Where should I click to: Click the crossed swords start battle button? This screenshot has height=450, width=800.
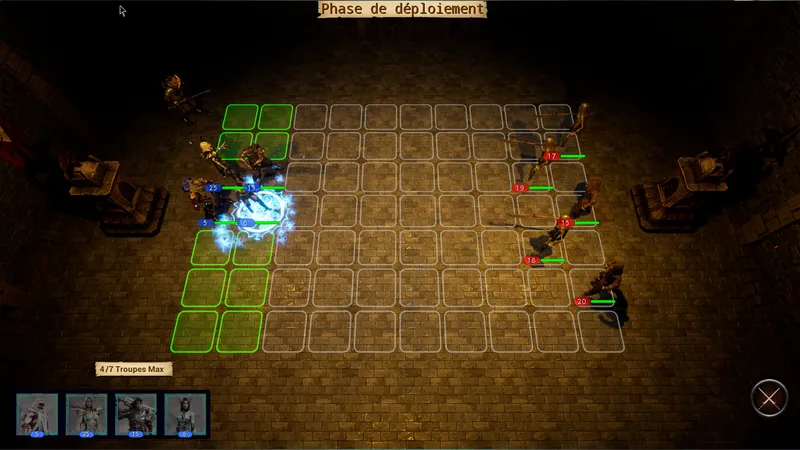coord(769,397)
